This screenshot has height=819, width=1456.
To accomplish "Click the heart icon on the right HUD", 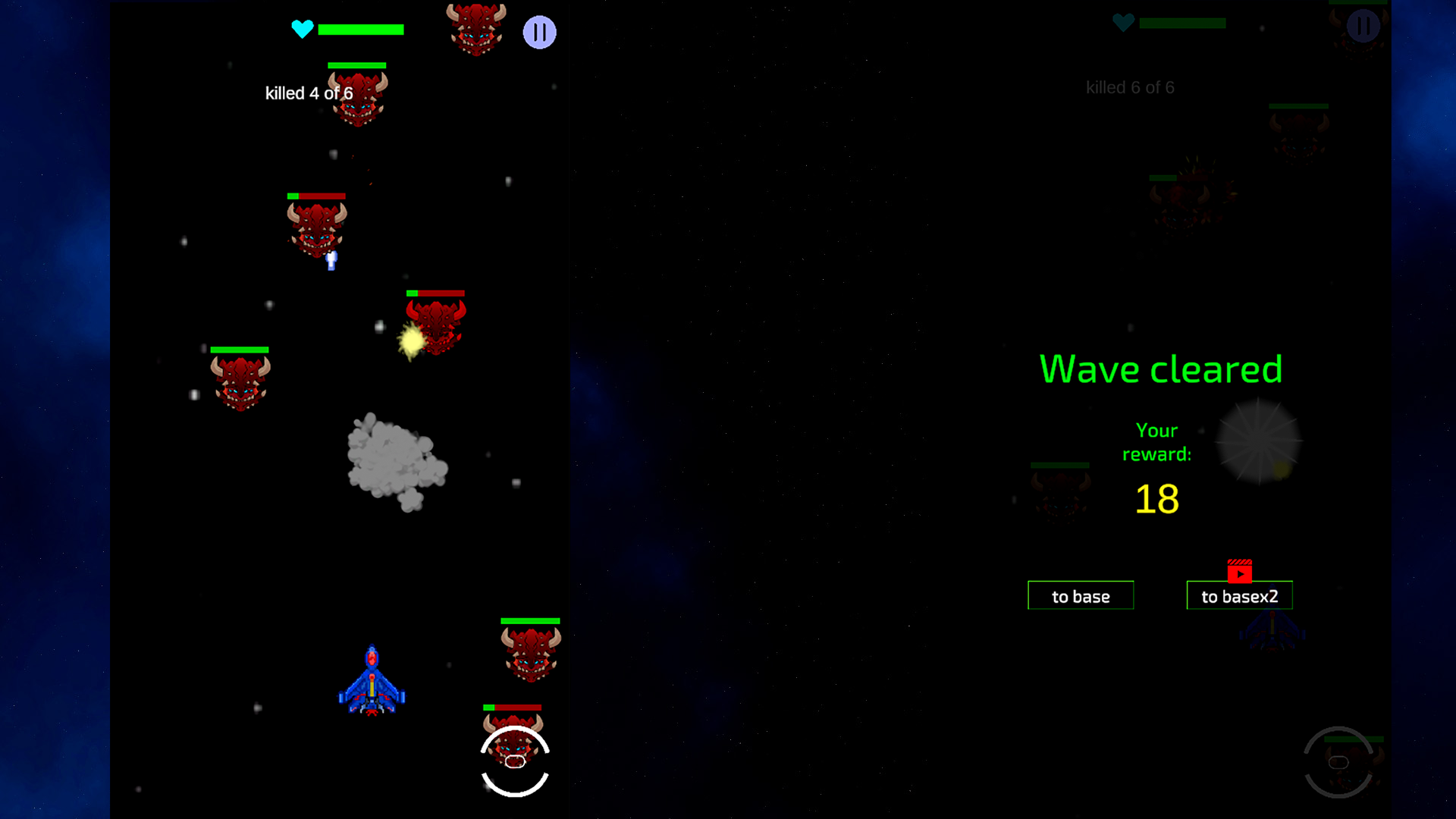I will pos(1122,23).
